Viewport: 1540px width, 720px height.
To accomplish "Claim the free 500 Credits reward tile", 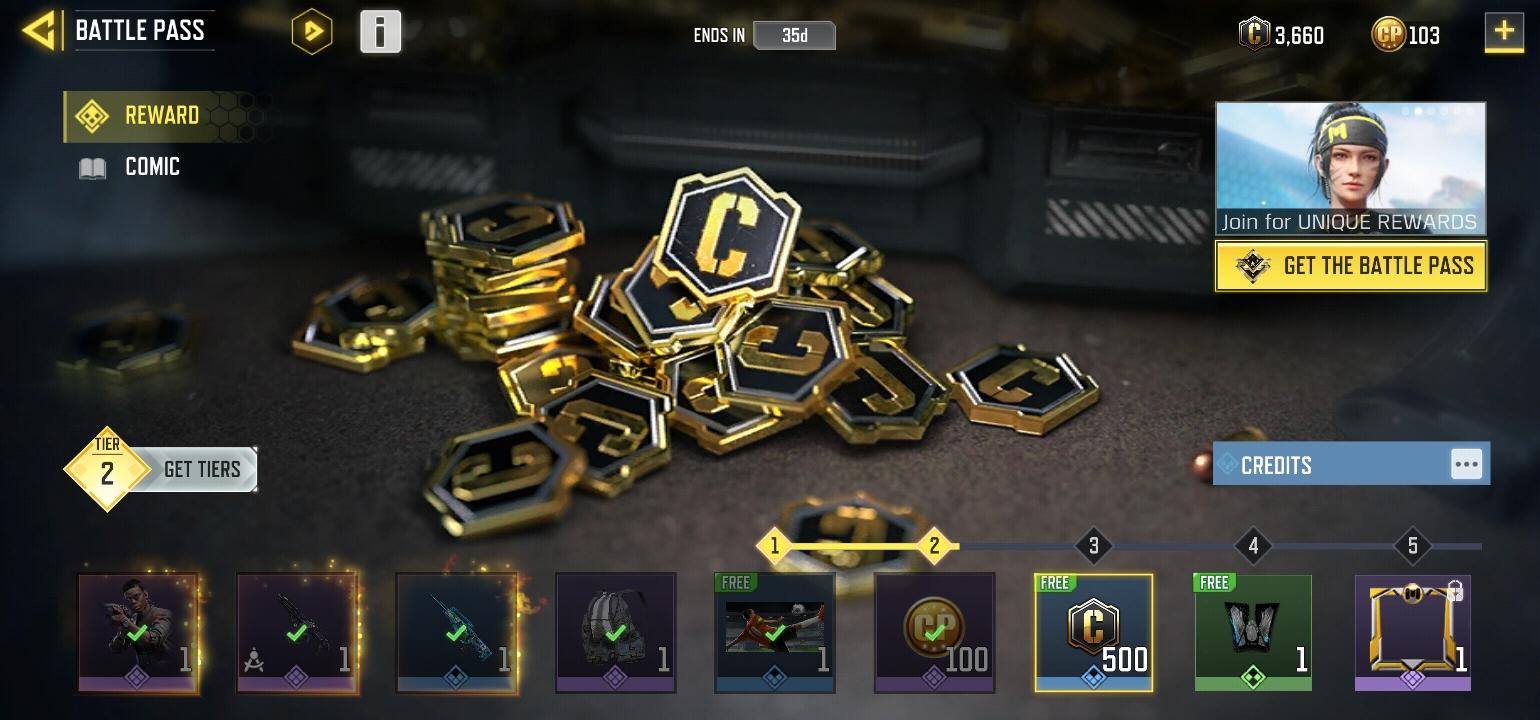I will click(1093, 632).
